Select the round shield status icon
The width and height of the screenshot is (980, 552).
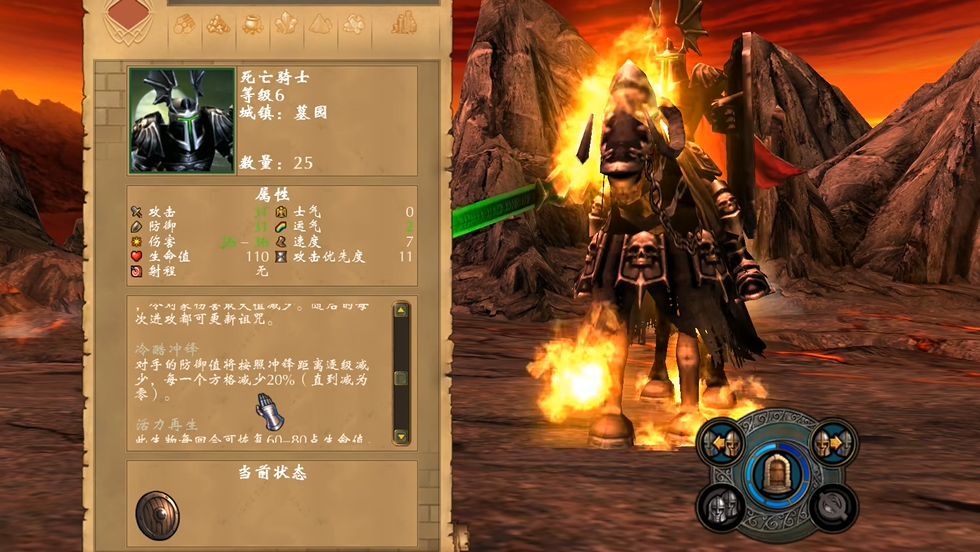pyautogui.click(x=157, y=515)
